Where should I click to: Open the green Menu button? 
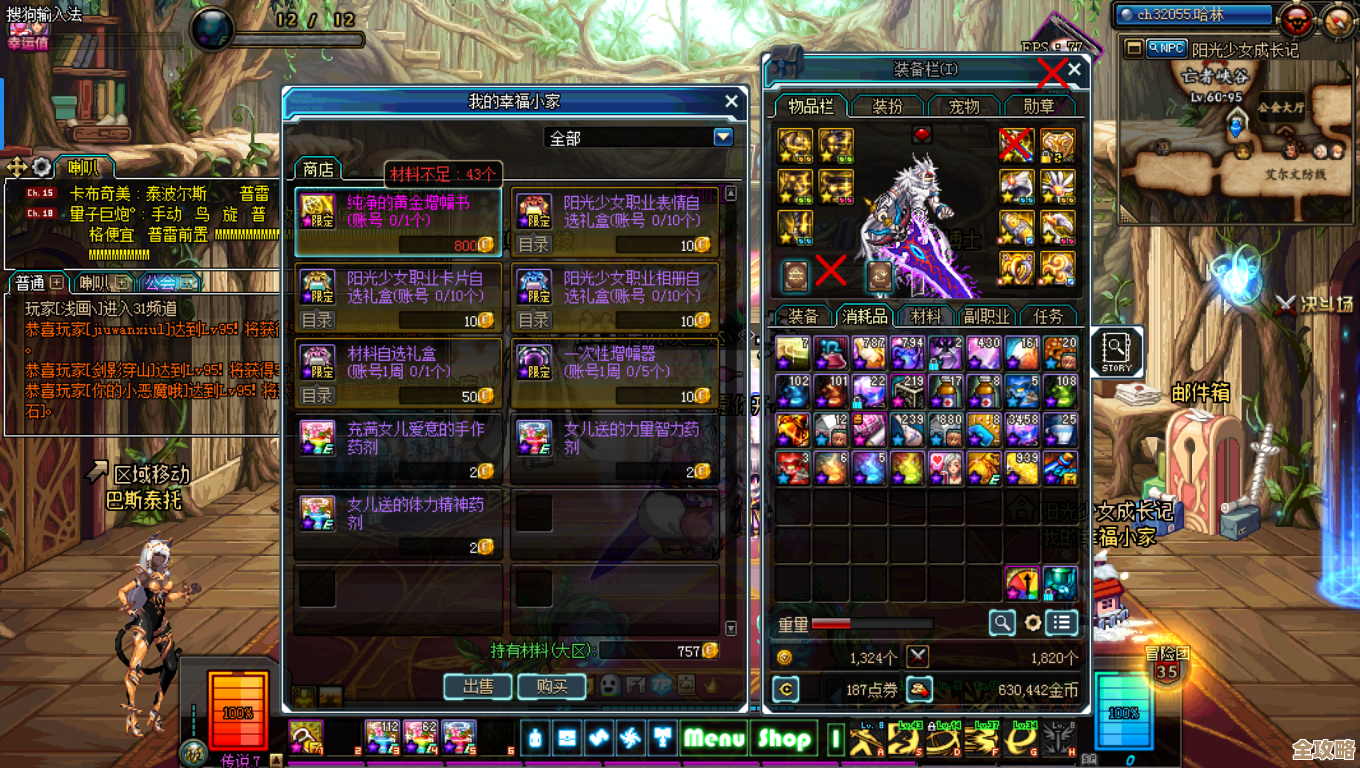[x=714, y=739]
